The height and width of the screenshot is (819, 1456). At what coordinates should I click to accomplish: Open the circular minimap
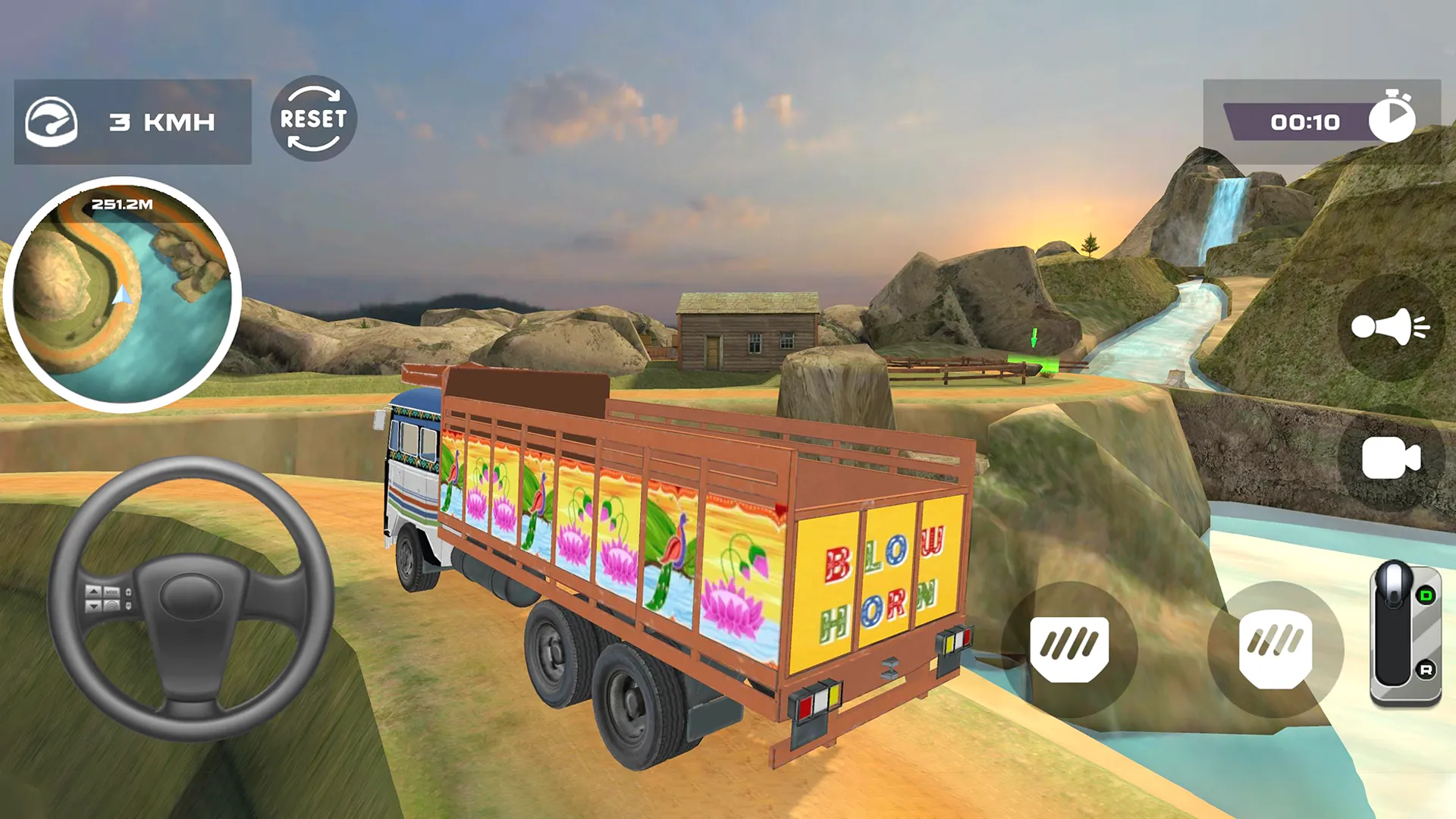(x=122, y=295)
